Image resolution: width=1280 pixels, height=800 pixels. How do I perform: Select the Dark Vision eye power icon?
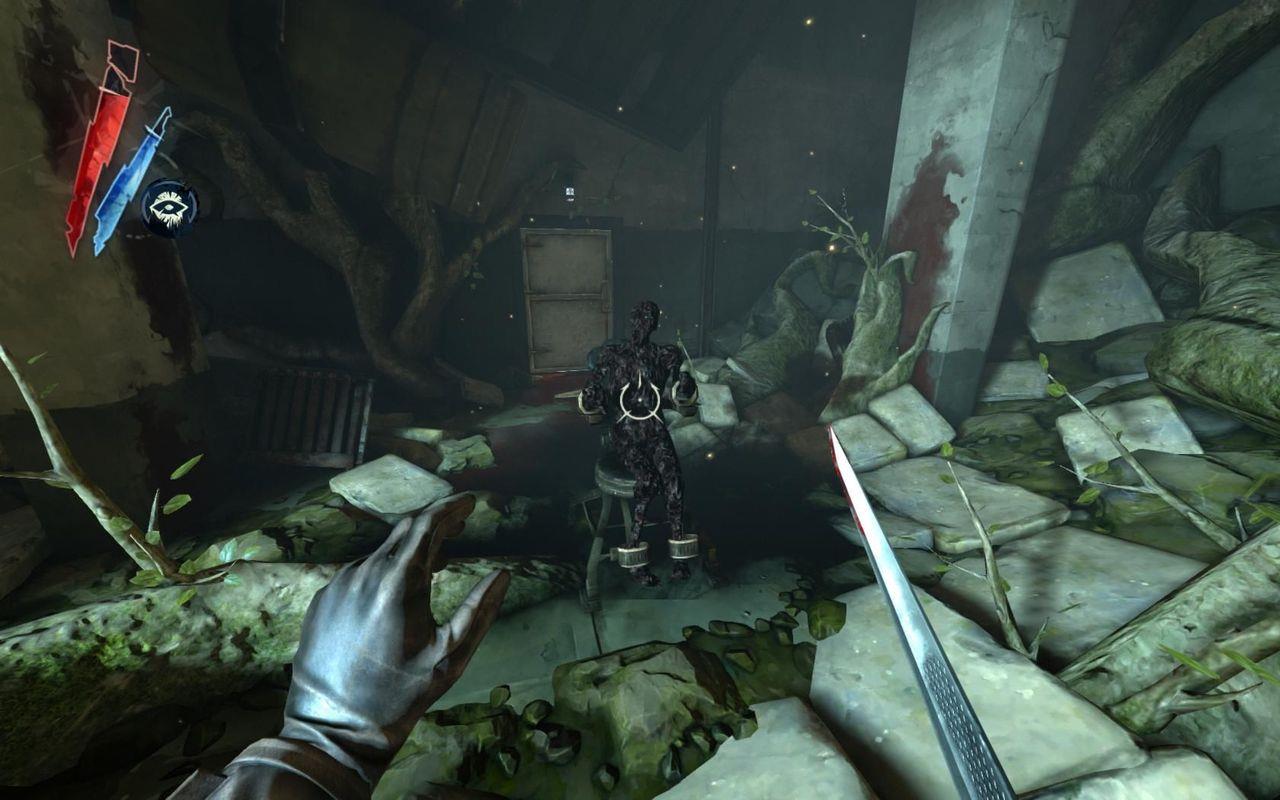[x=169, y=207]
